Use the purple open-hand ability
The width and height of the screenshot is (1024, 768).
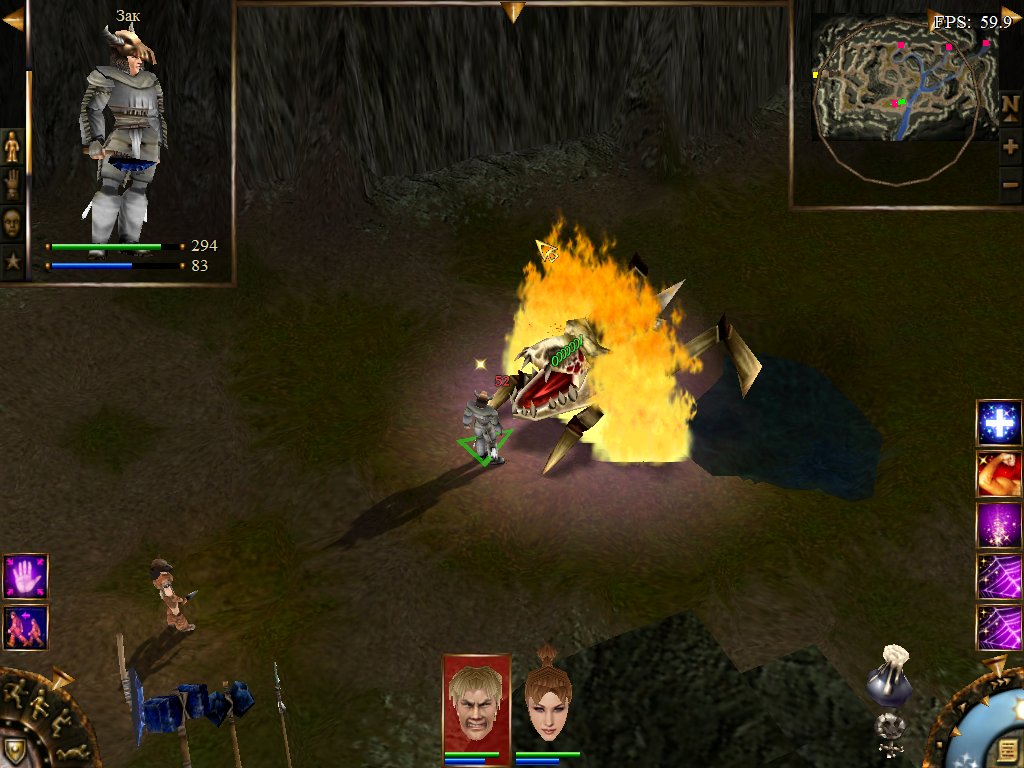pos(25,576)
